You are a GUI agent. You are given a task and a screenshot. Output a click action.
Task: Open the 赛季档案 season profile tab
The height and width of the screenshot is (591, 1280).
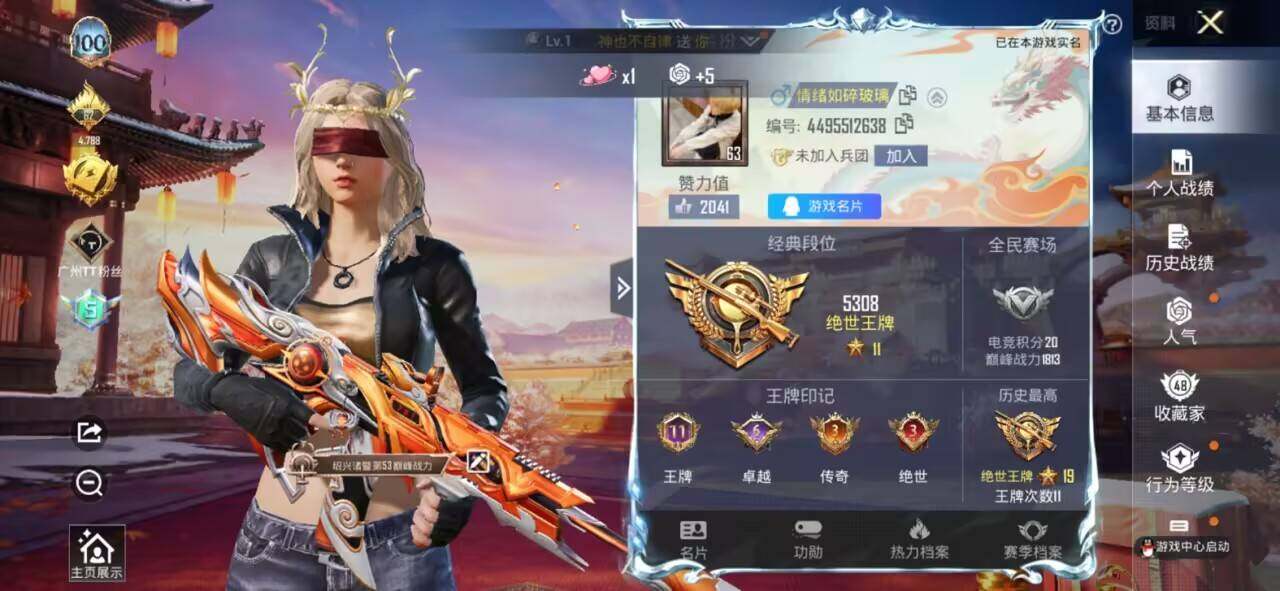tap(1033, 539)
